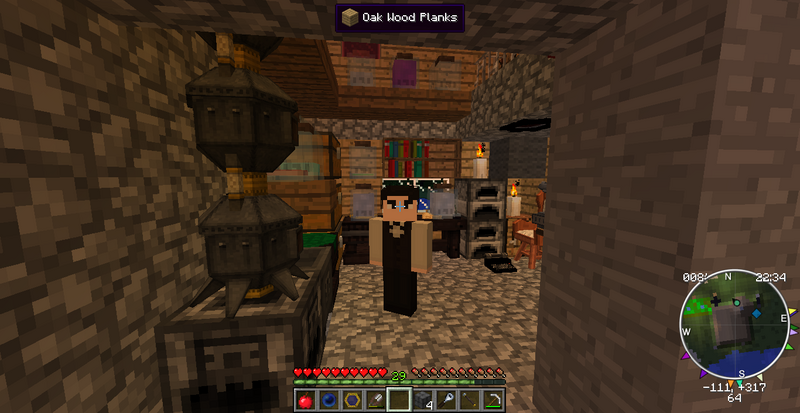The width and height of the screenshot is (800, 413).
Task: Click the circular minimap
Action: pyautogui.click(x=735, y=326)
